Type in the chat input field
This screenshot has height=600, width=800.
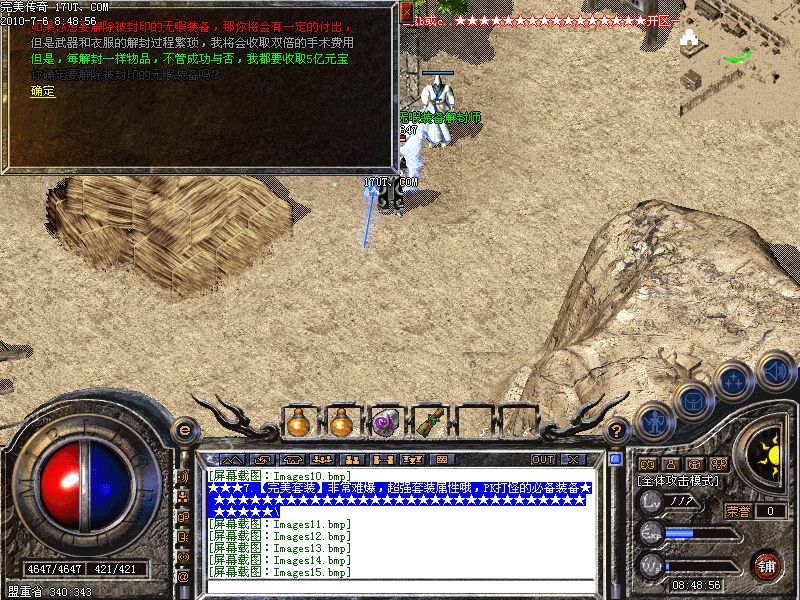(x=400, y=585)
